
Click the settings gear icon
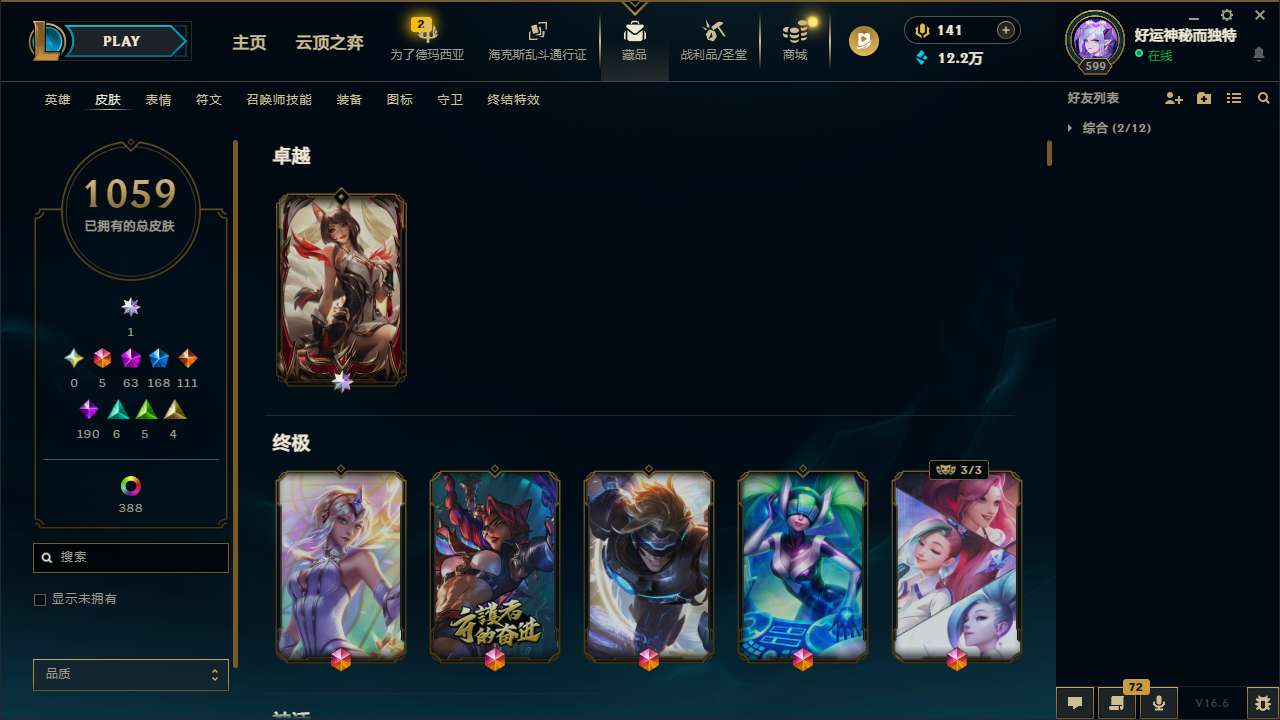(x=1226, y=15)
